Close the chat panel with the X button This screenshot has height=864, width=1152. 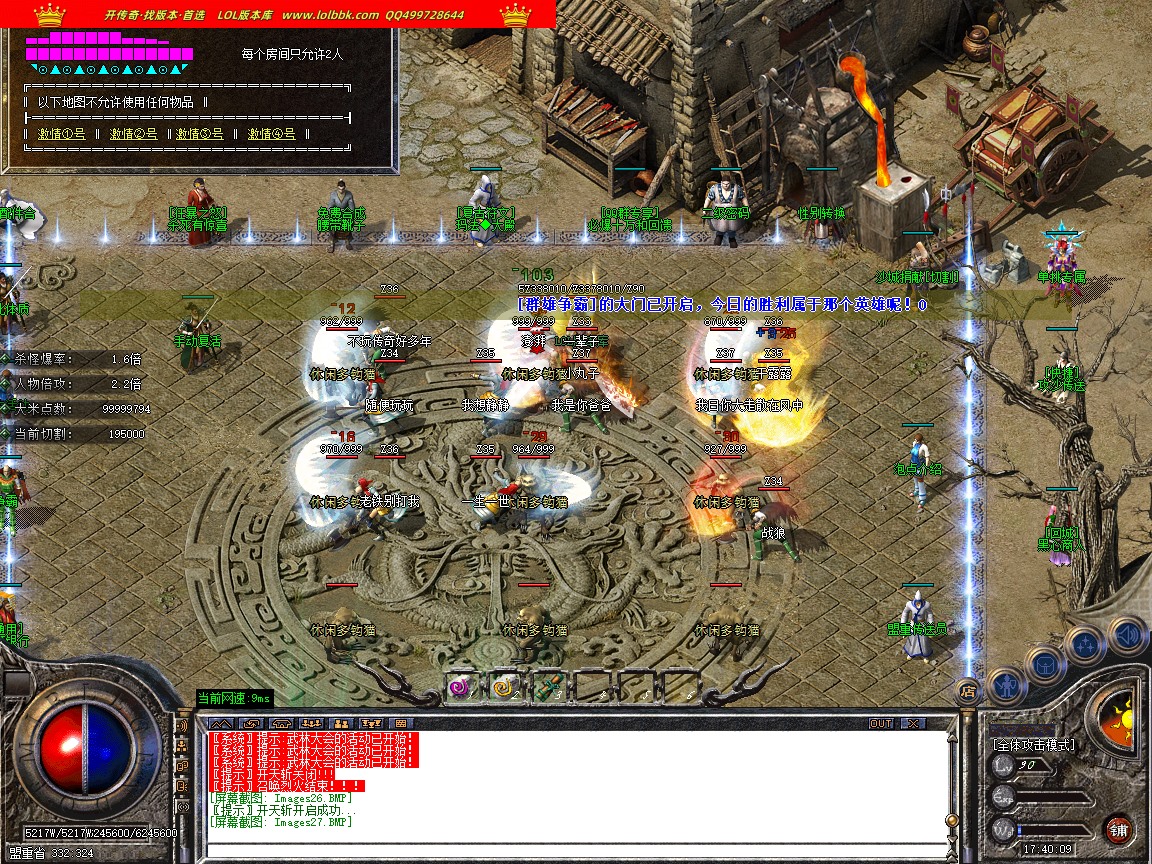point(913,723)
